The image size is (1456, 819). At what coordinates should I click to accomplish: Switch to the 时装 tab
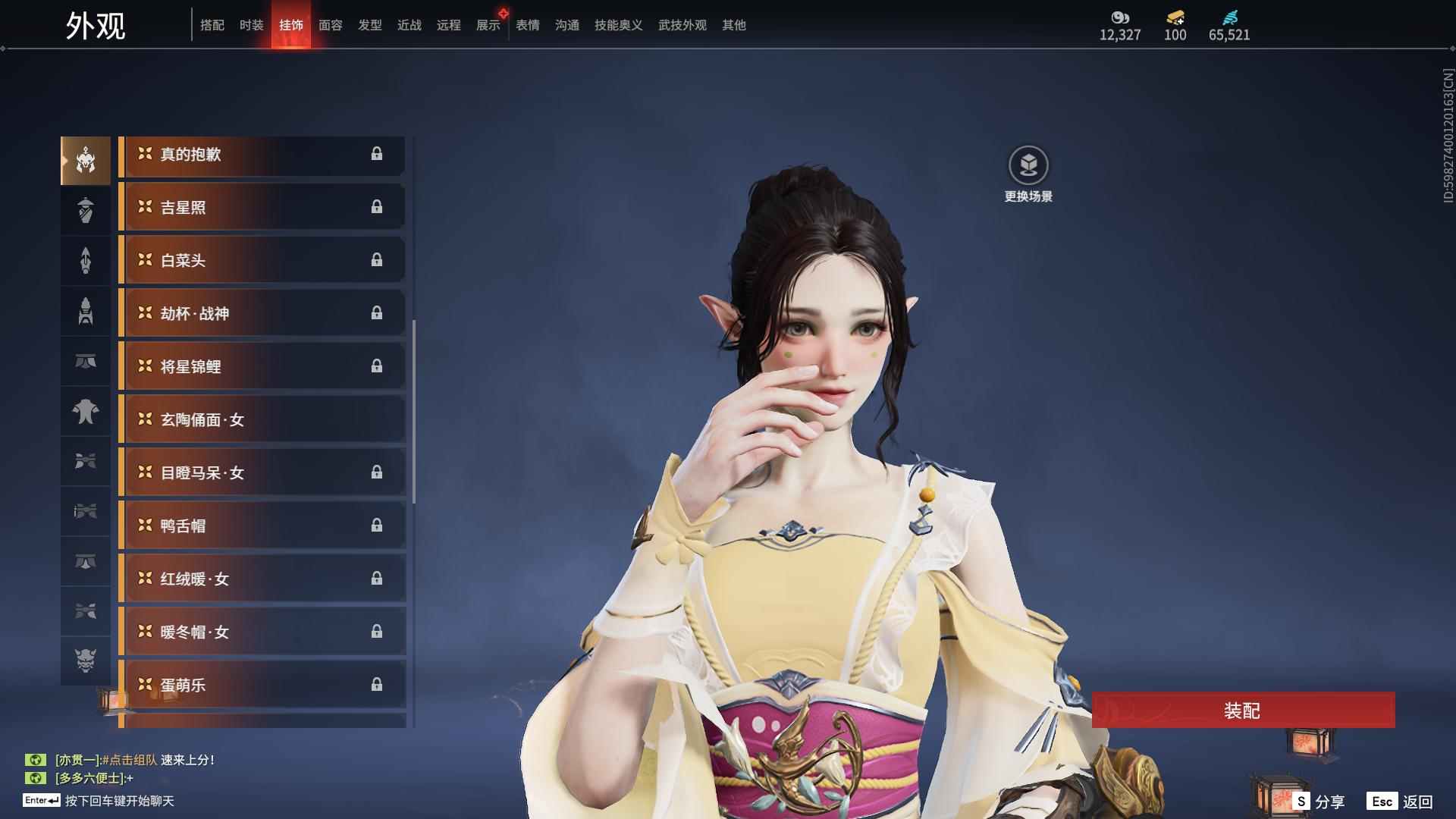click(251, 25)
